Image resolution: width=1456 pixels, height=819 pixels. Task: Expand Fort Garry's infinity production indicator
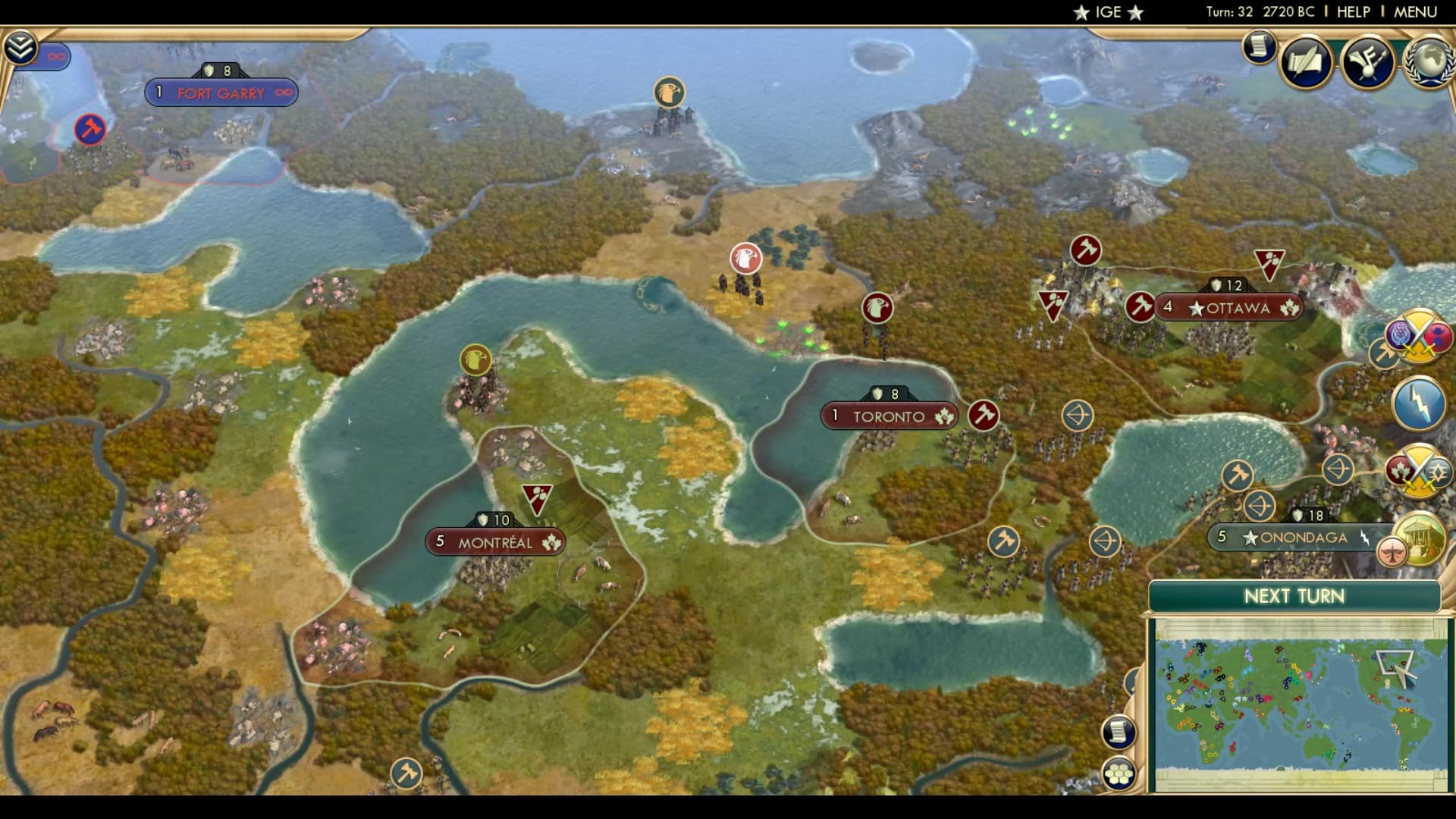coord(283,92)
